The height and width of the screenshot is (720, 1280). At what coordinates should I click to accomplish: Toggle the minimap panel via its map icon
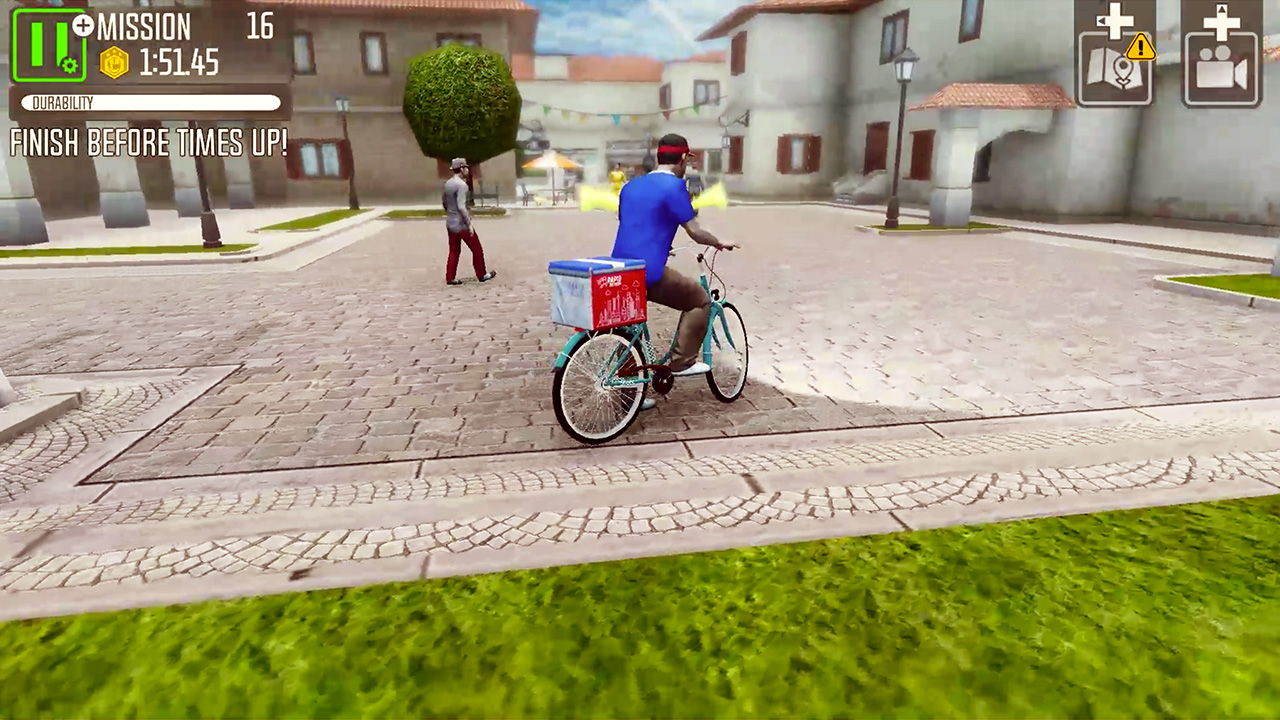coord(1116,68)
